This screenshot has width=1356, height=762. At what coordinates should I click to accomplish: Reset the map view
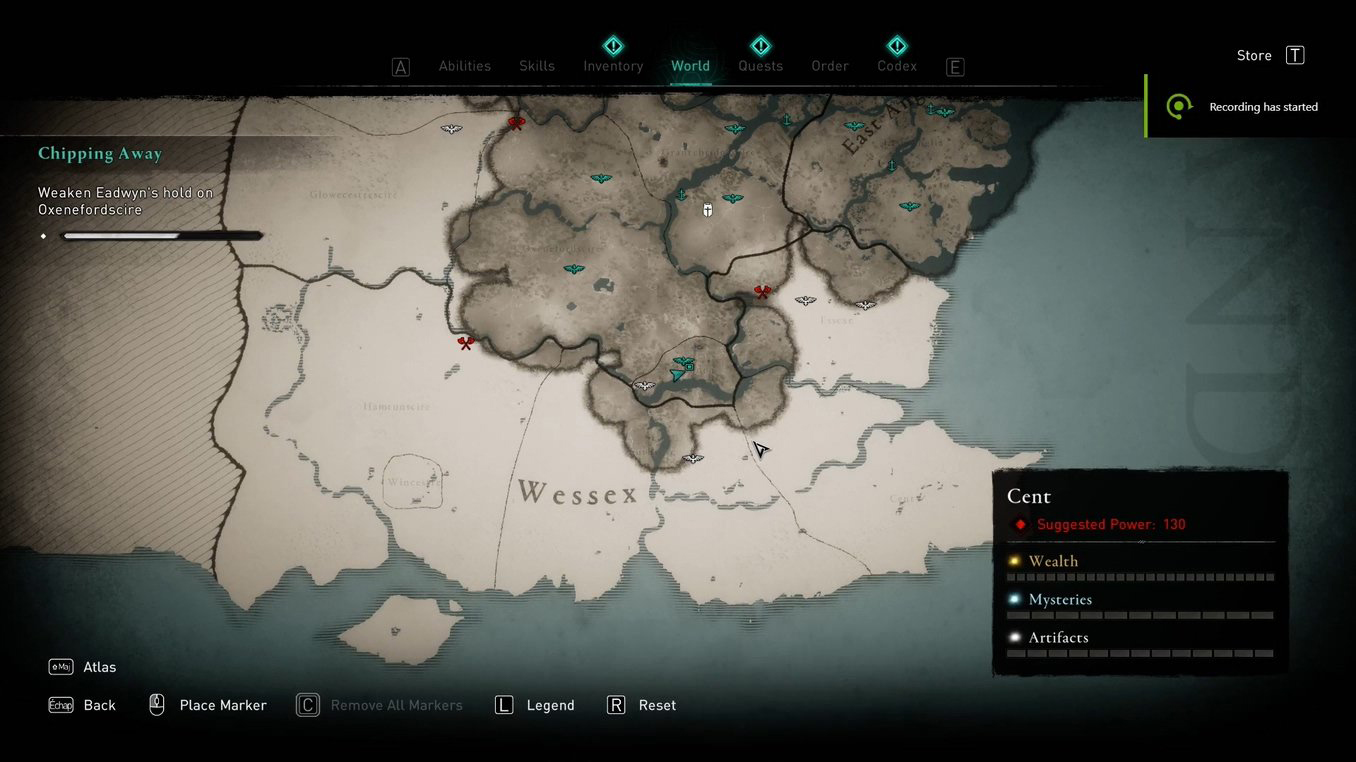[x=657, y=705]
